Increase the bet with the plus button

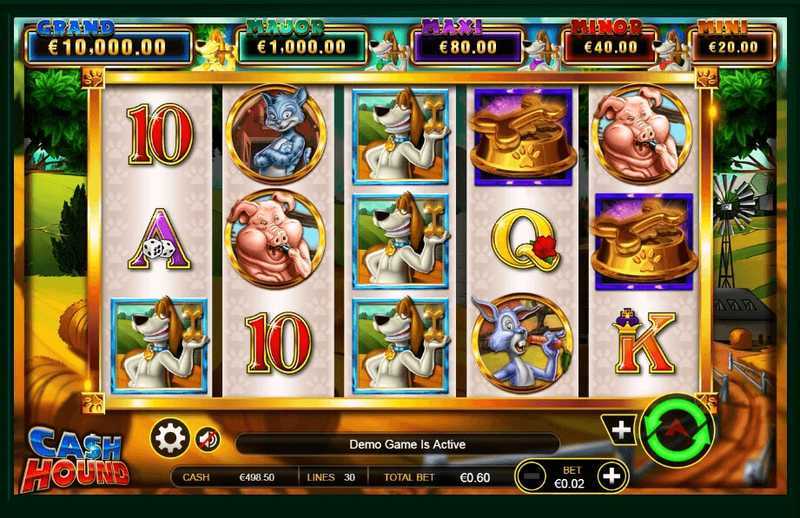pyautogui.click(x=611, y=477)
